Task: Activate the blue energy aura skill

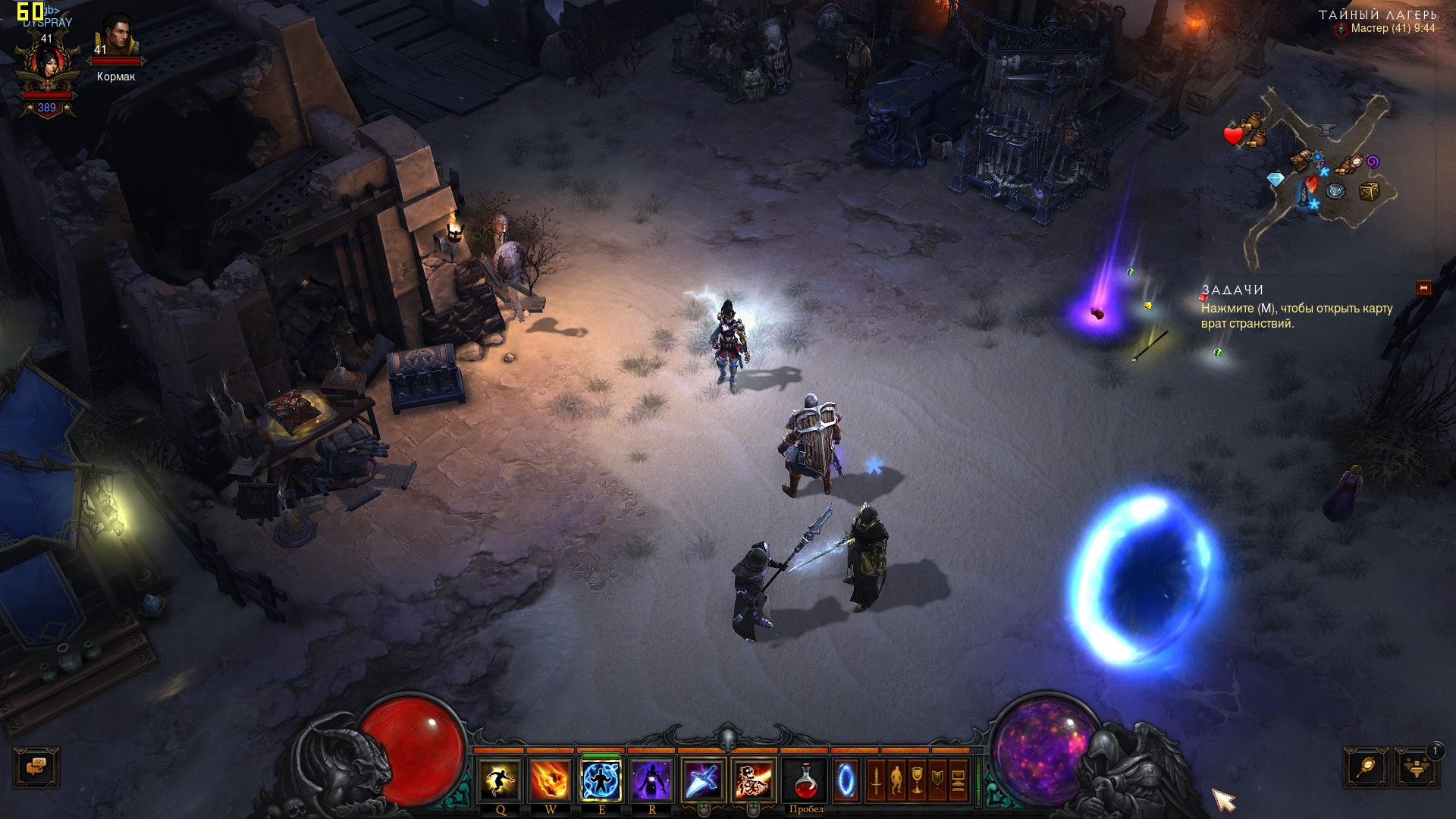Action: [601, 780]
